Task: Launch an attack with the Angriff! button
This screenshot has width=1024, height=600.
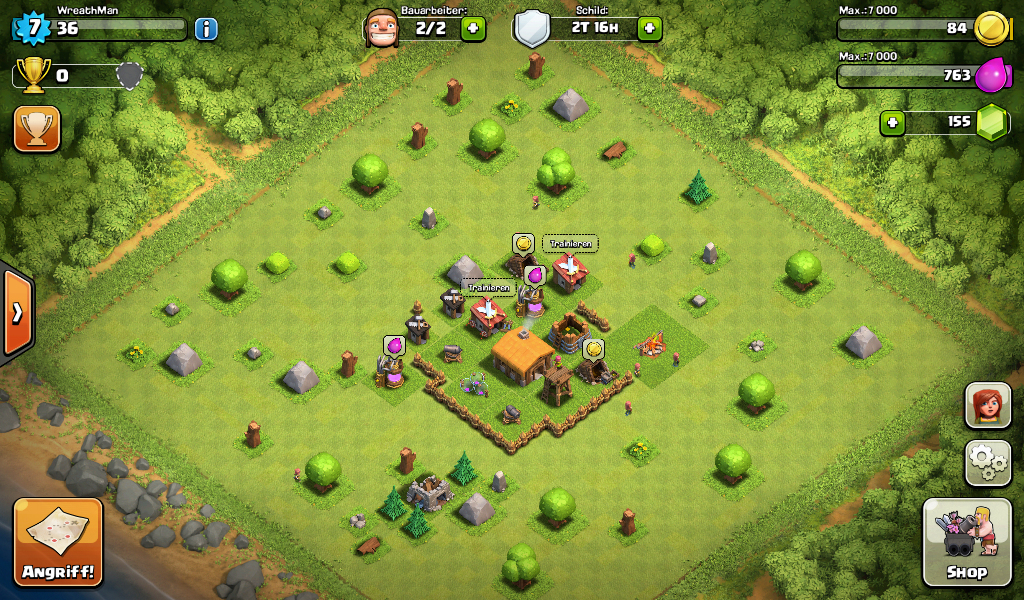Action: point(58,541)
